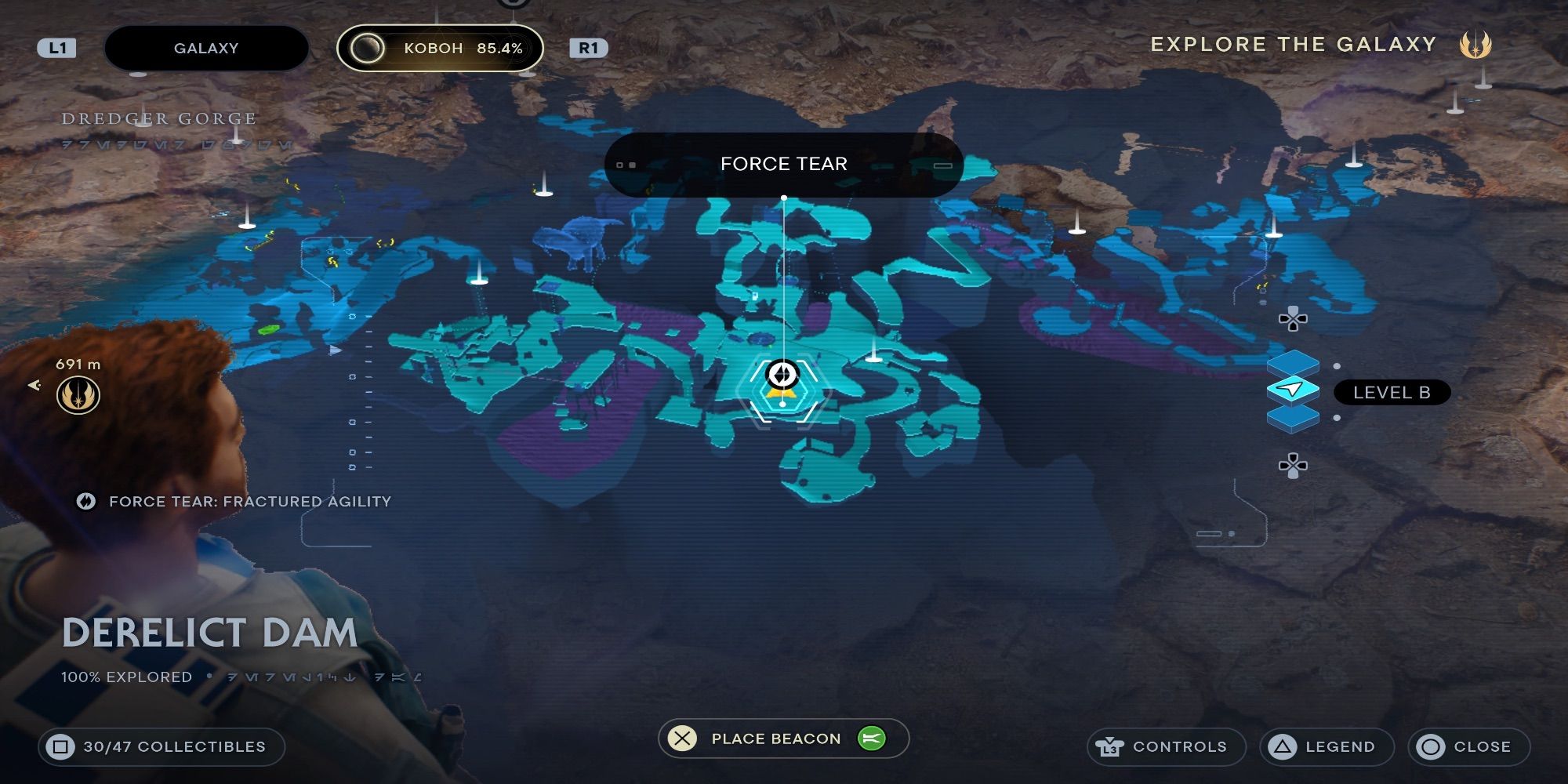Switch to the Galaxy tab

206,48
